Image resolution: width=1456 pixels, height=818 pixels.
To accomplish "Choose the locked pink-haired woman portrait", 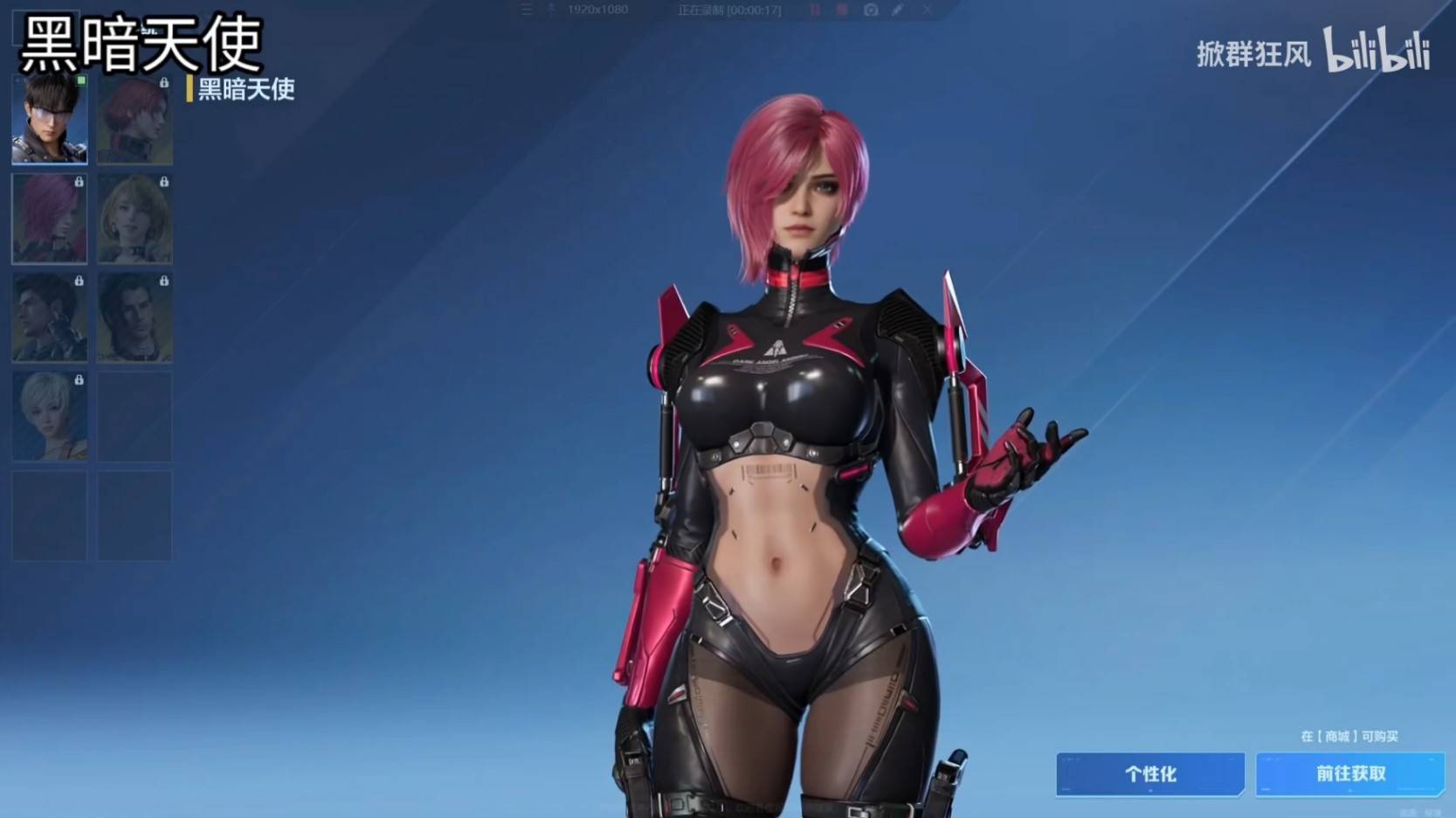I will 50,218.
